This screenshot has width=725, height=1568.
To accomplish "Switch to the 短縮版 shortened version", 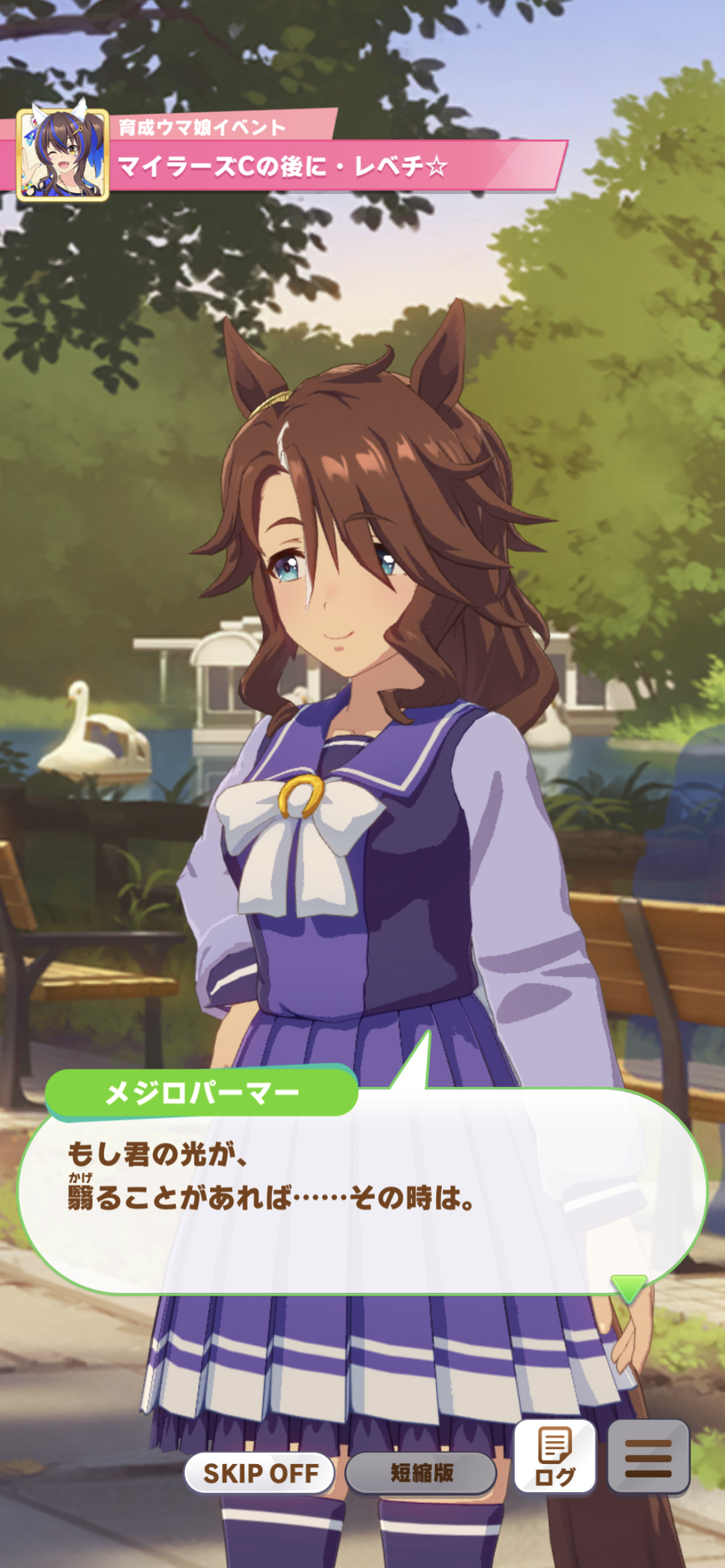I will 421,1473.
